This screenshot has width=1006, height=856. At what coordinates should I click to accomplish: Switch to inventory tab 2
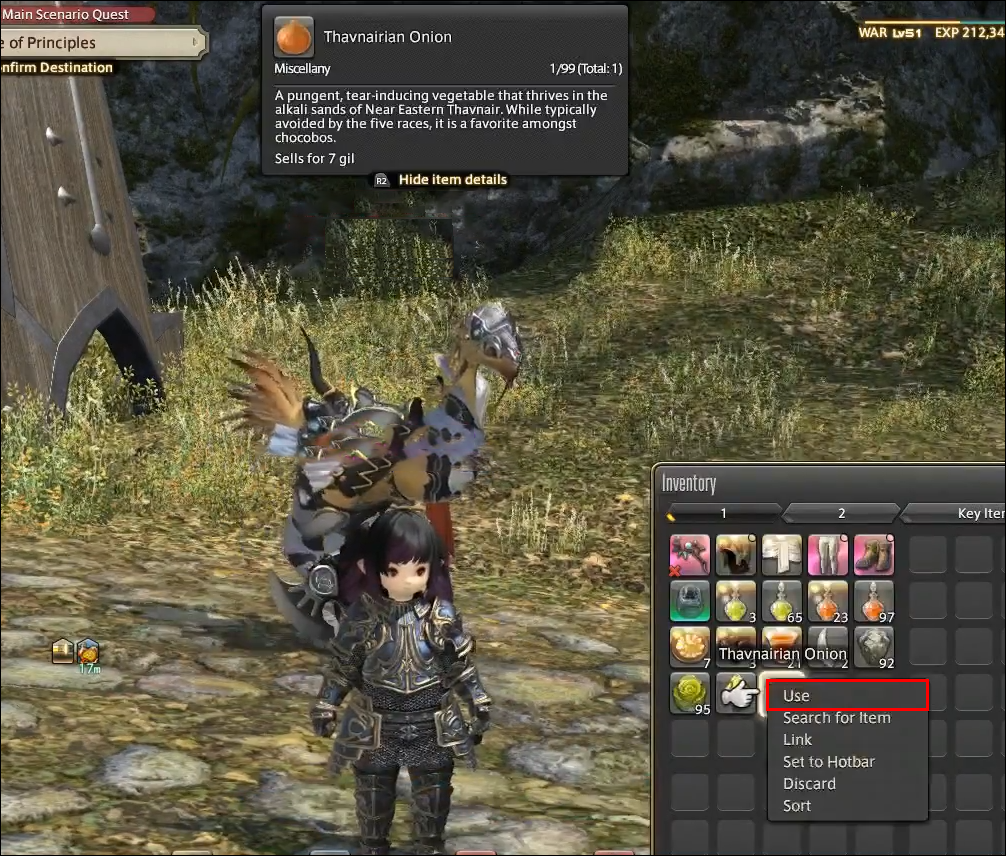point(841,513)
